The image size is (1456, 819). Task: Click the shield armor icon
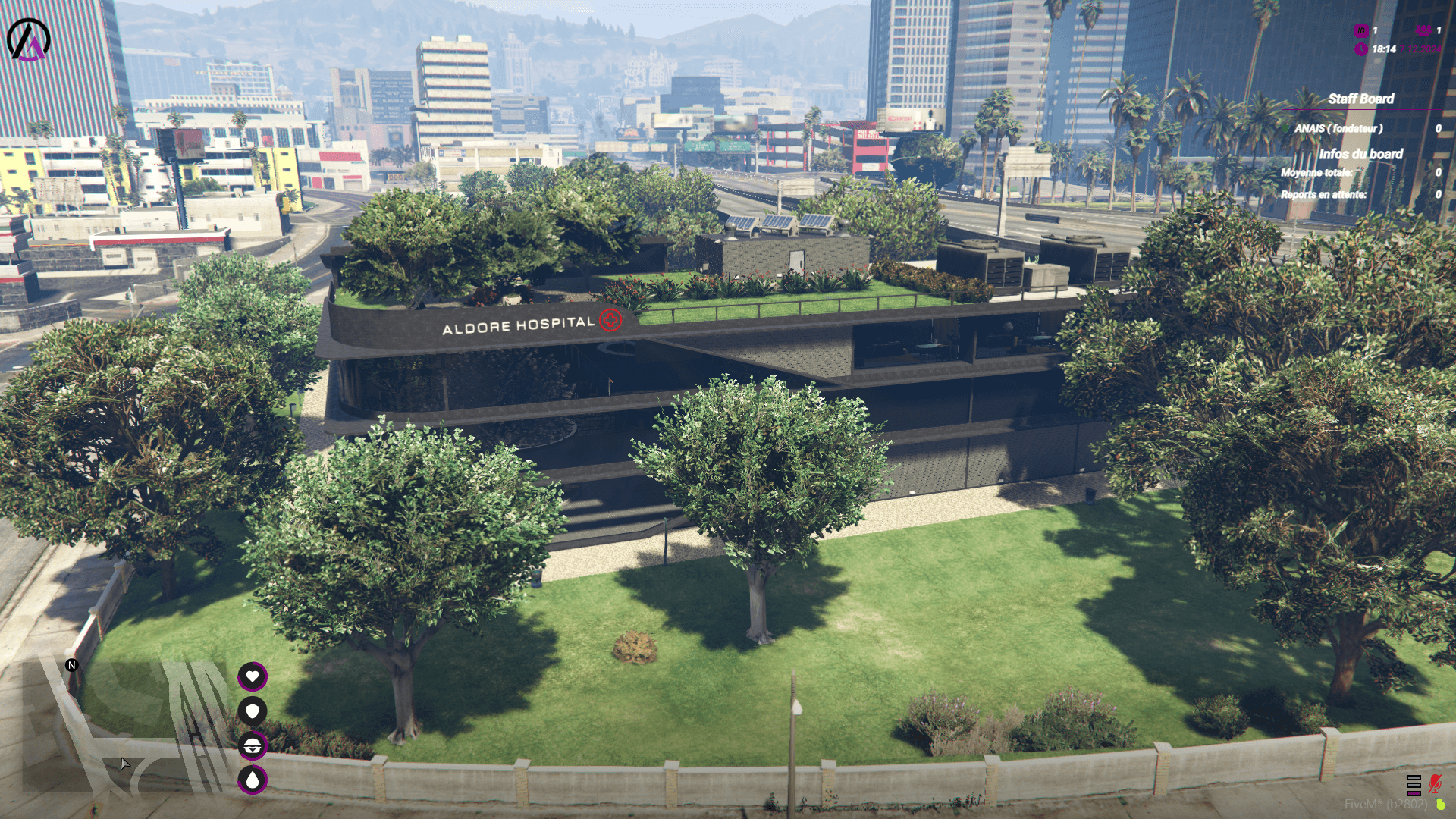pos(253,711)
